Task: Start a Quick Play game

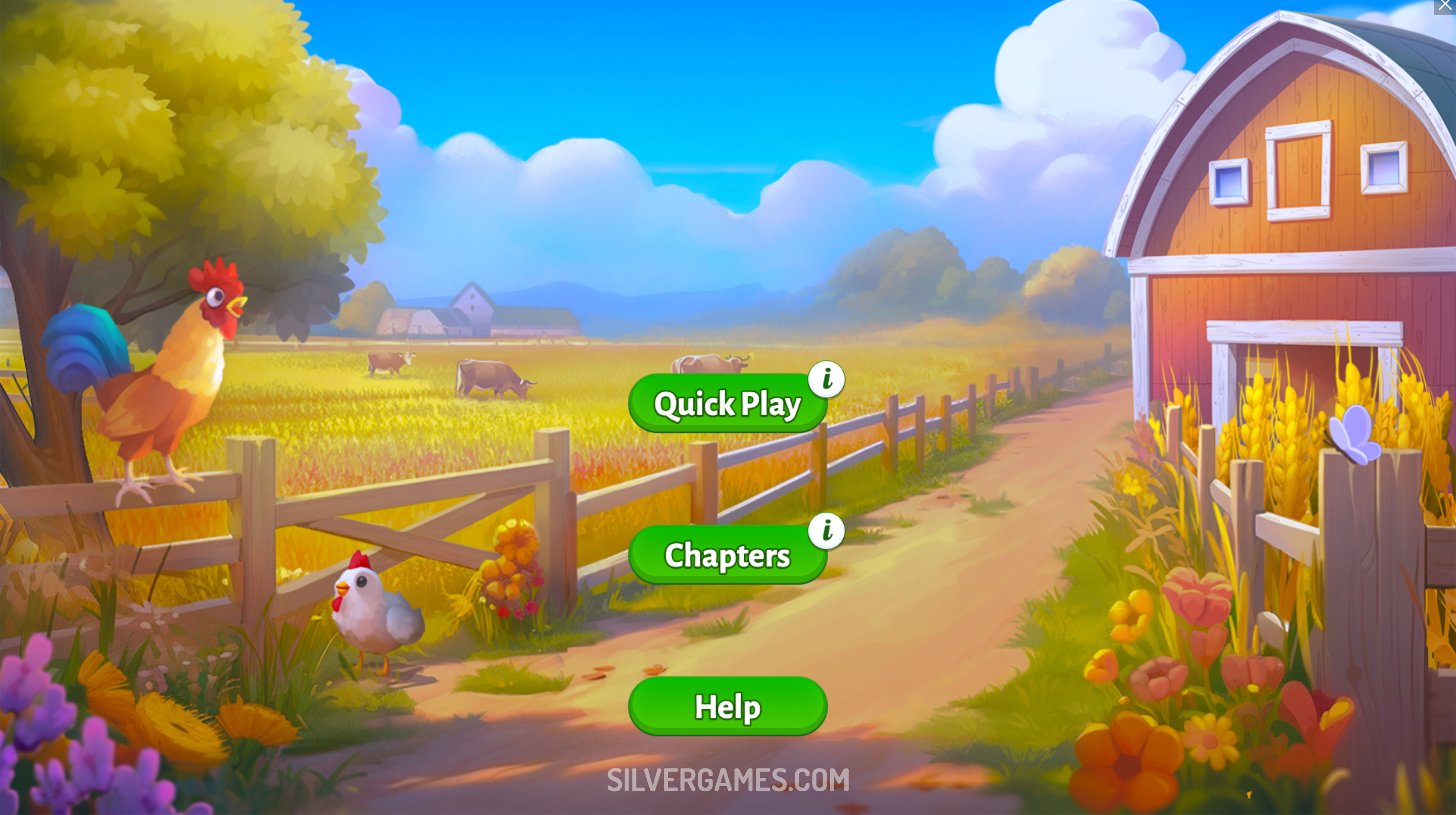Action: (726, 403)
